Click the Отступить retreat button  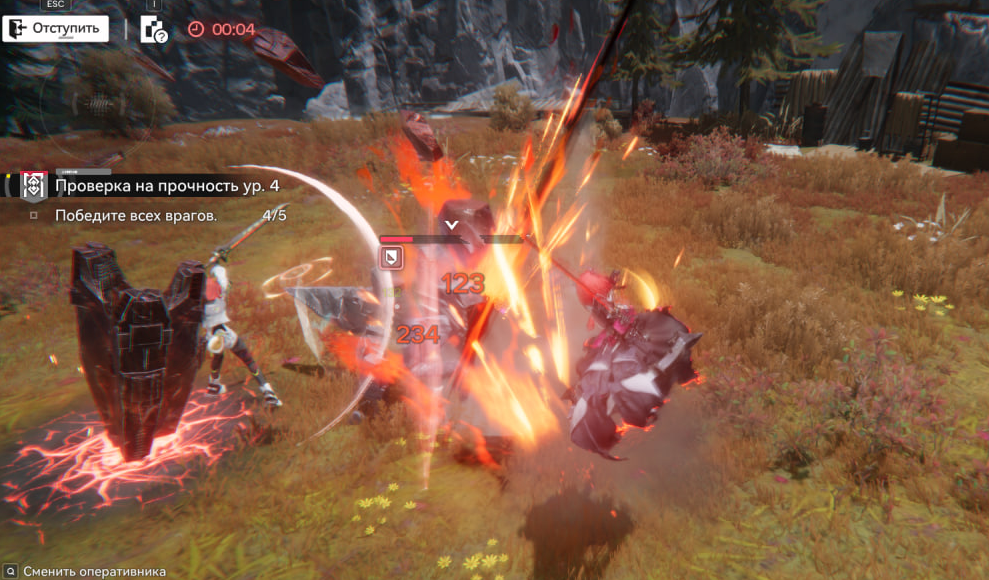(x=55, y=28)
